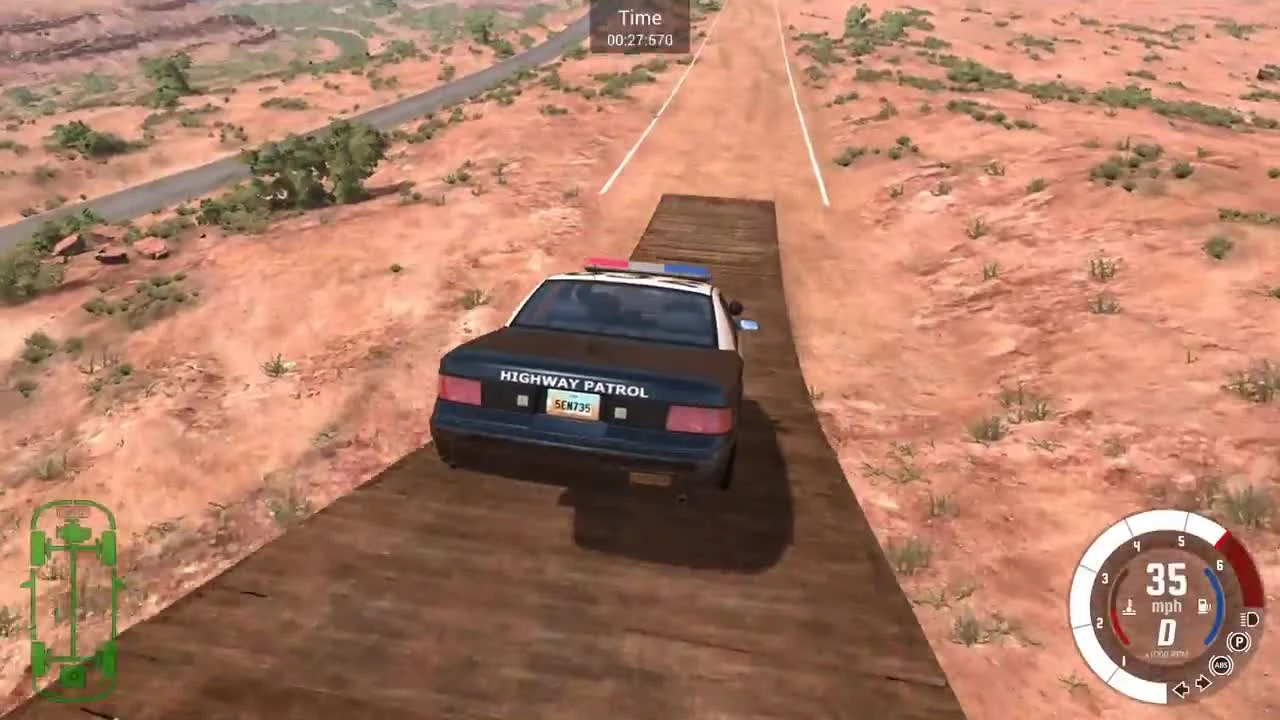Select the left turn signal arrow

tap(1182, 689)
